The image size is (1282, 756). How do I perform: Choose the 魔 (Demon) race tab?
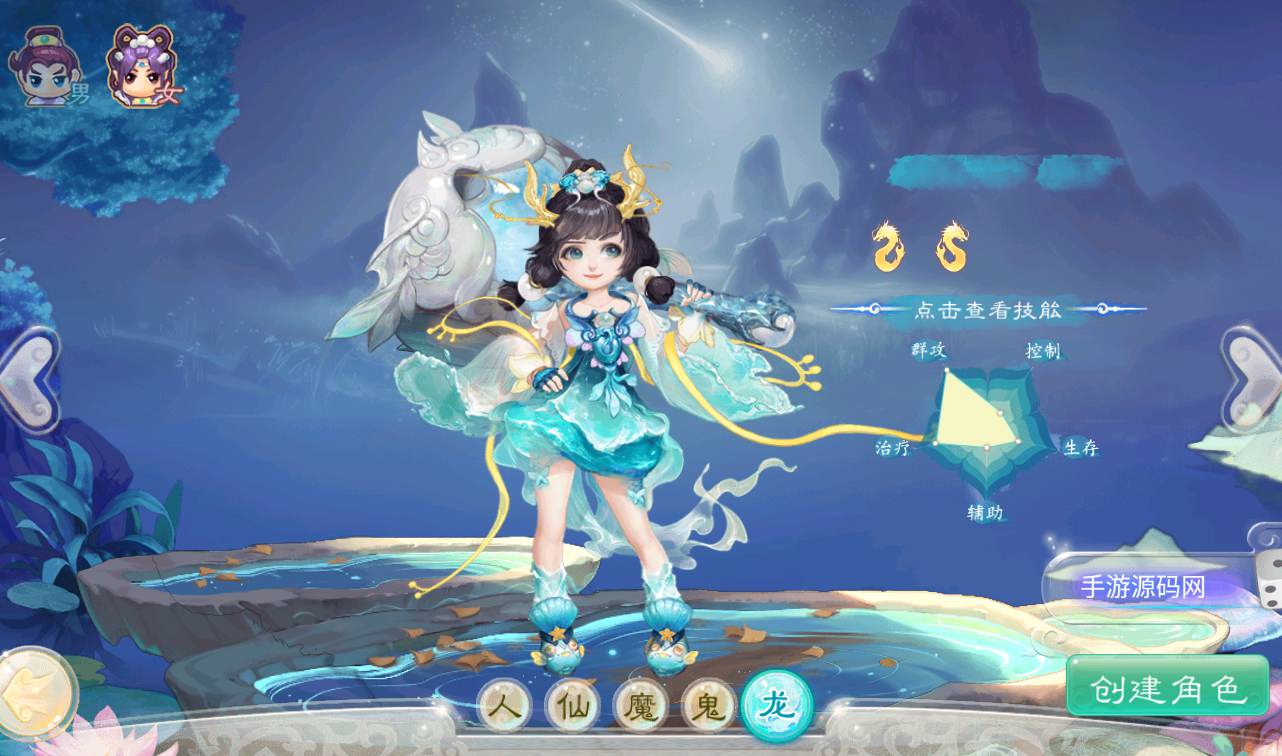pos(641,706)
